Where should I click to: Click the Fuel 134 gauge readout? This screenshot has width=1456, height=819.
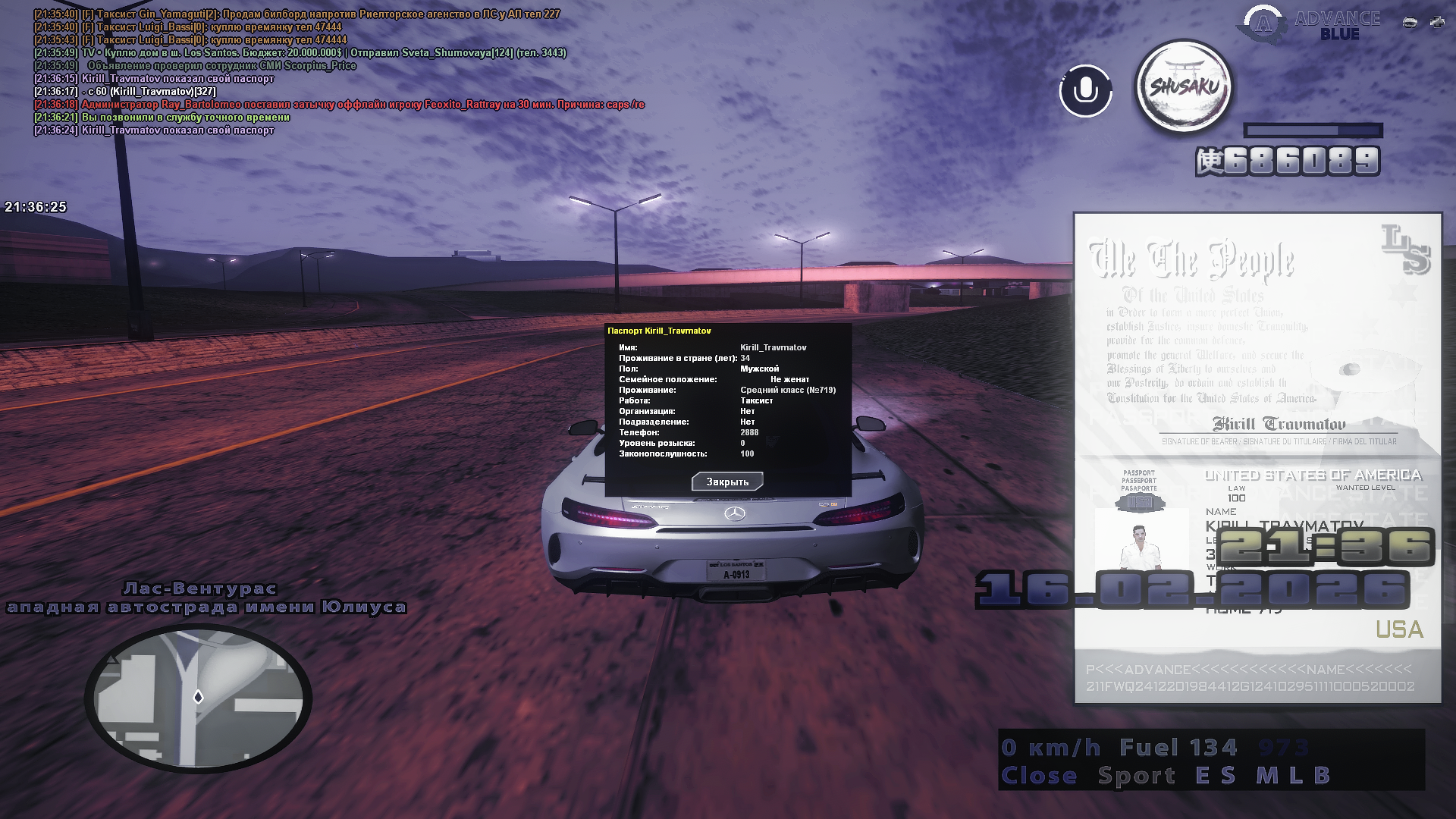coord(1178,746)
